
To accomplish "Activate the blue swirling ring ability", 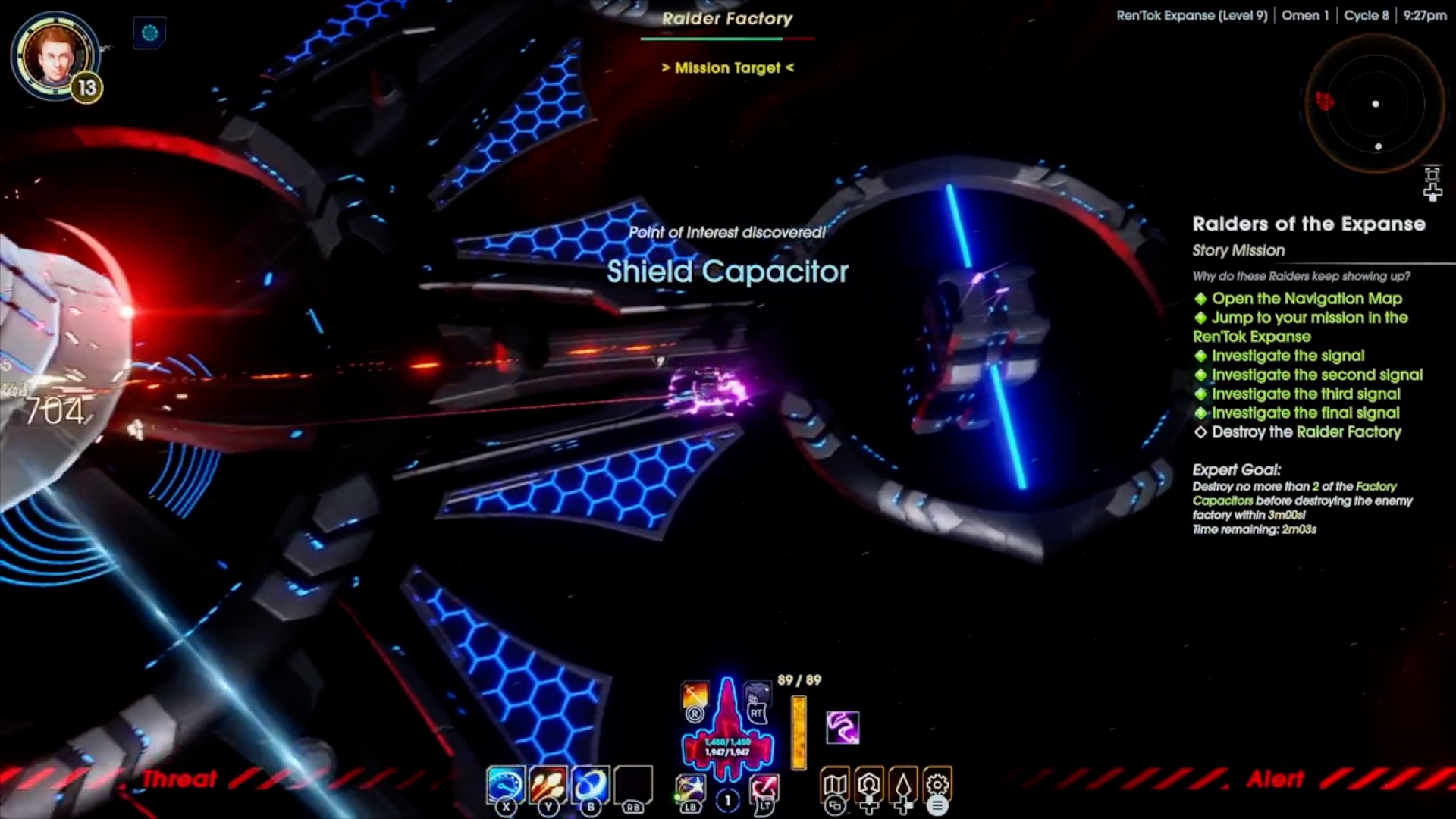I will pos(590,784).
